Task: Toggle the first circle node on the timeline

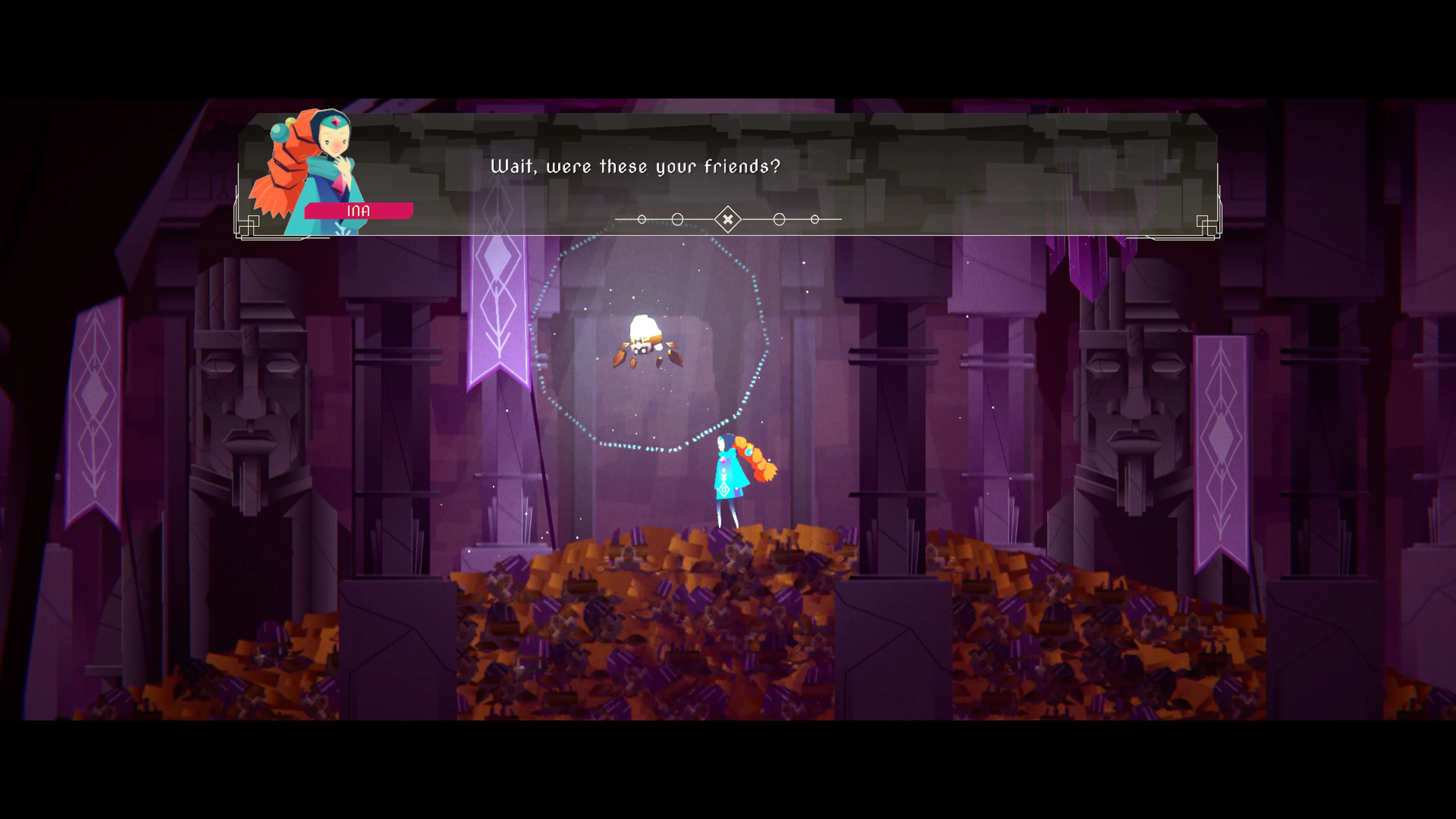Action: [x=642, y=219]
